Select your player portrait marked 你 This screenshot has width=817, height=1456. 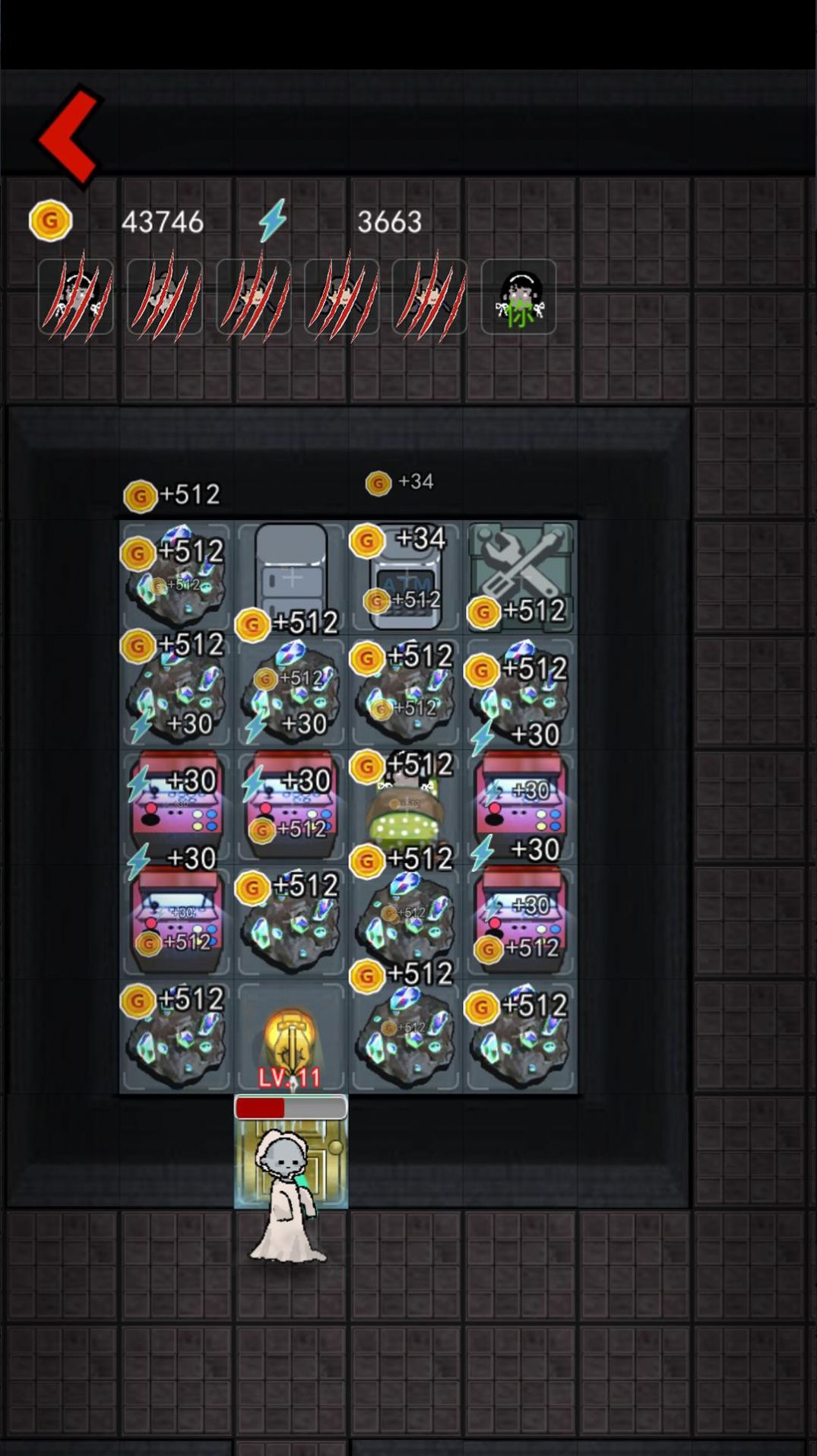click(519, 297)
